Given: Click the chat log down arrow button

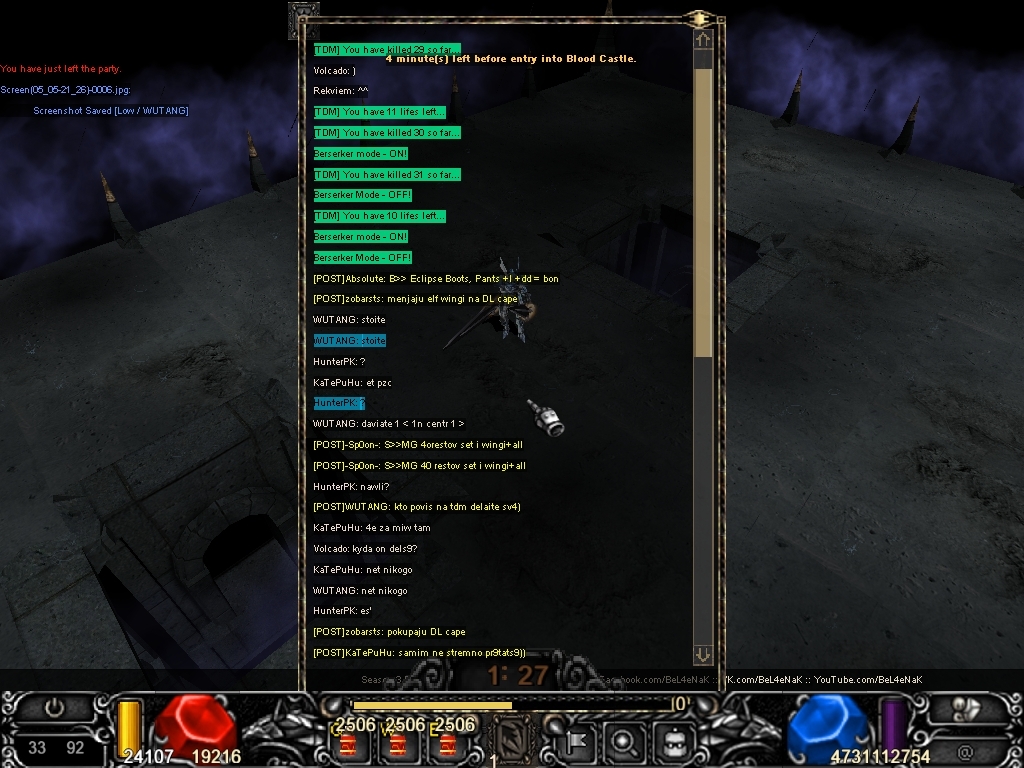Looking at the screenshot, I should [x=702, y=655].
